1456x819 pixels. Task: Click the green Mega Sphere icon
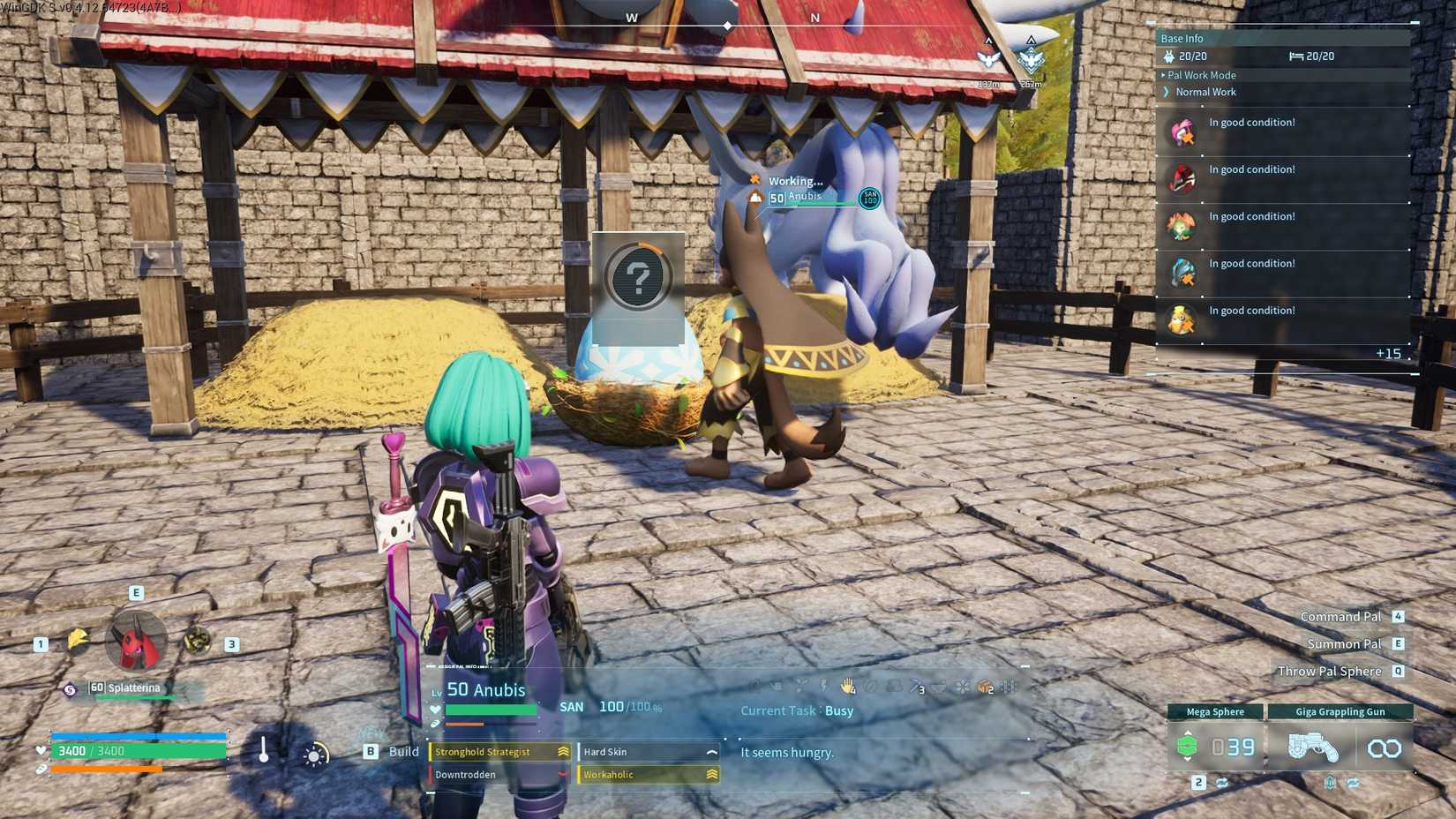(1188, 747)
